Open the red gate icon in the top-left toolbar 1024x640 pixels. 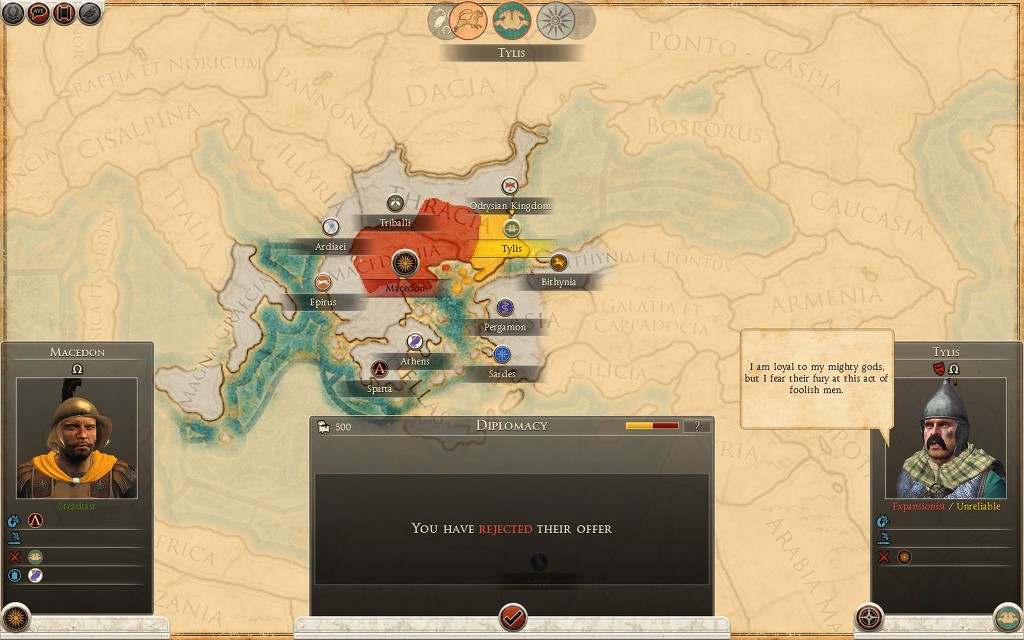(x=65, y=15)
